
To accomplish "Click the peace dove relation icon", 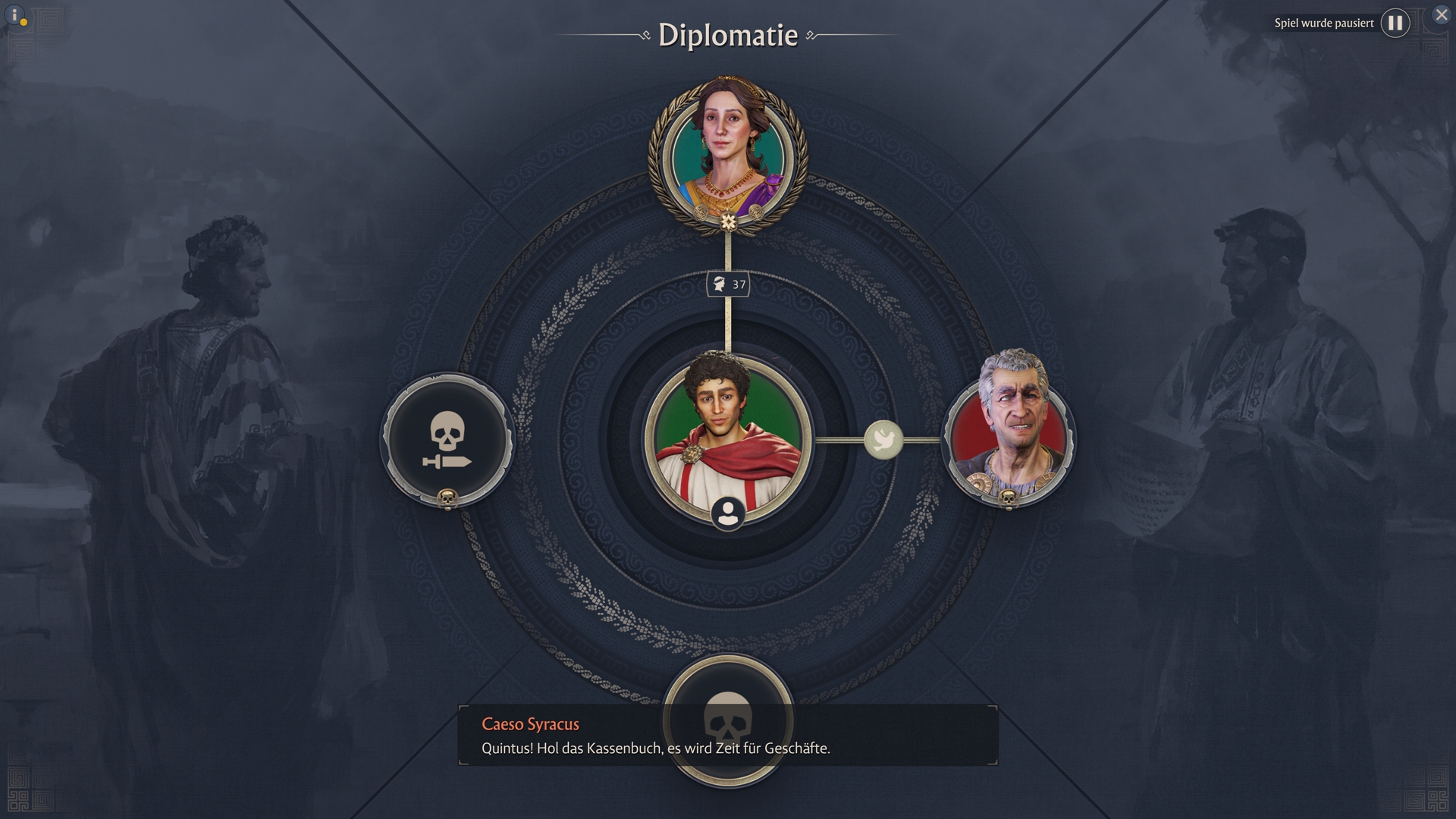I will point(883,439).
